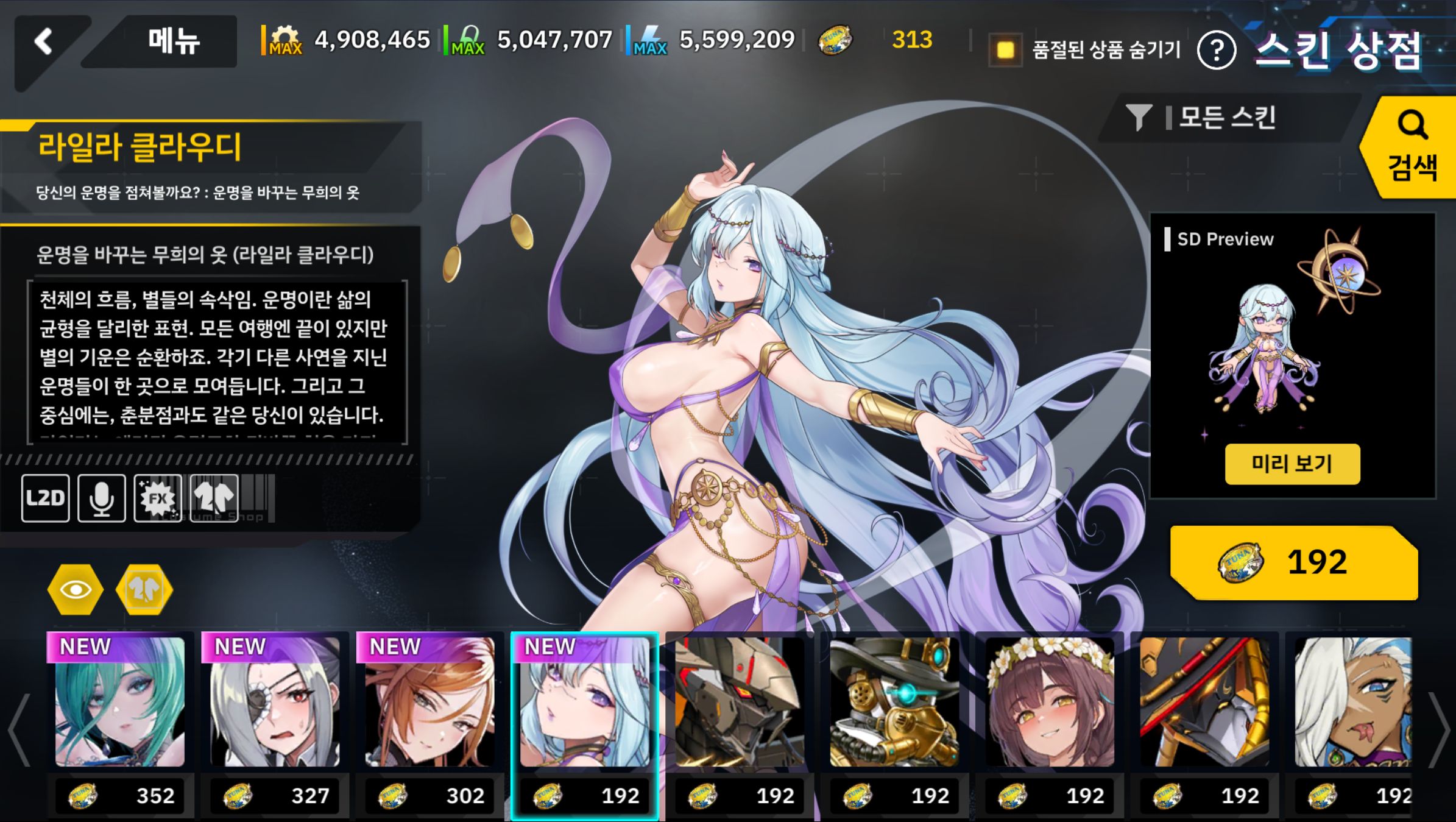Click the FX effects icon
The image size is (1456, 822).
point(158,498)
